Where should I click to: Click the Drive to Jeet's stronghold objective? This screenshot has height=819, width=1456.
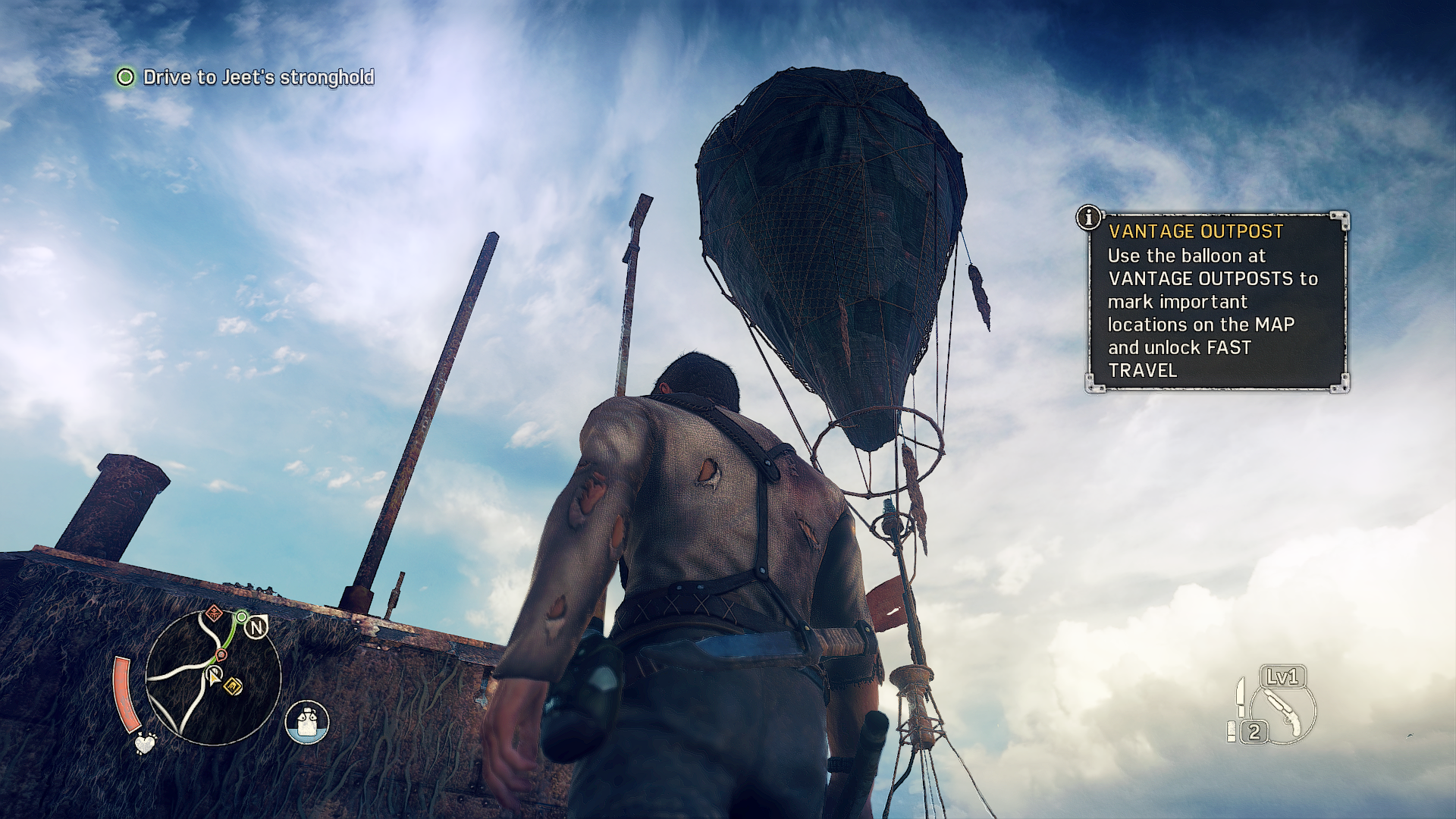(x=258, y=77)
